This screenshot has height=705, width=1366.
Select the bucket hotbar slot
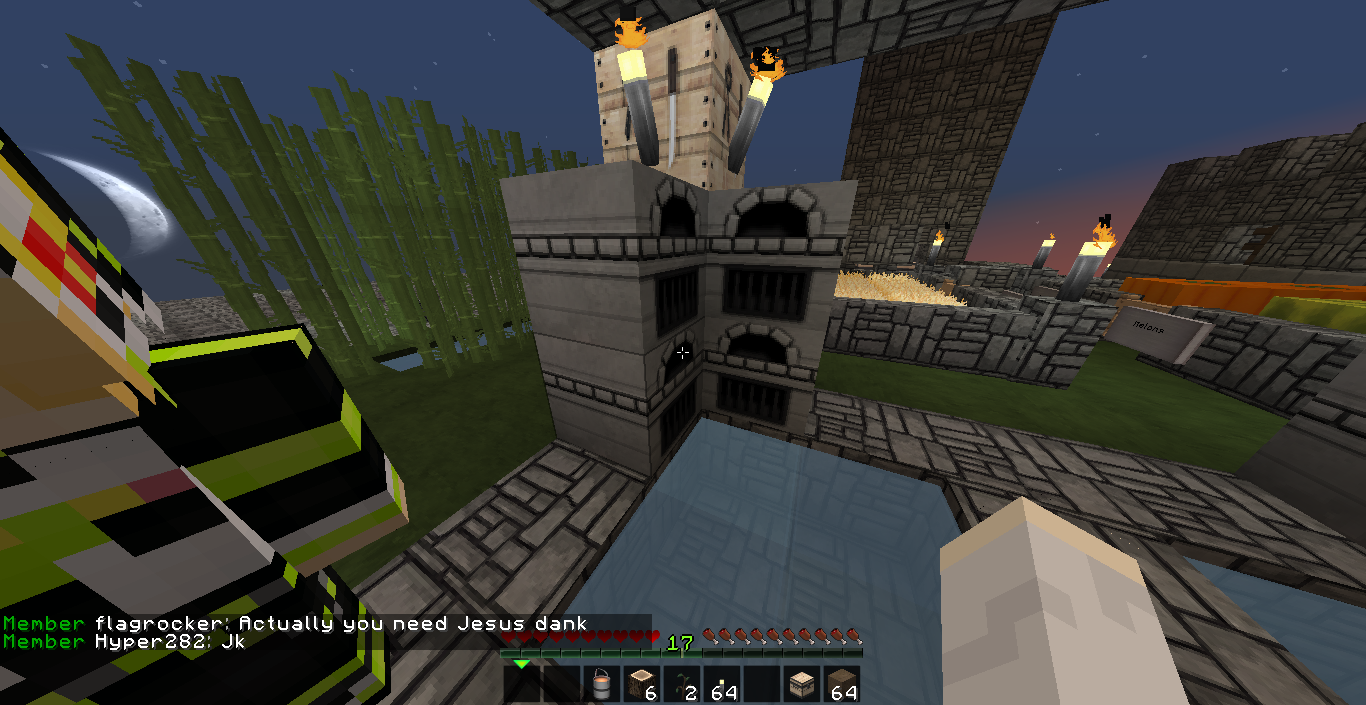[601, 685]
